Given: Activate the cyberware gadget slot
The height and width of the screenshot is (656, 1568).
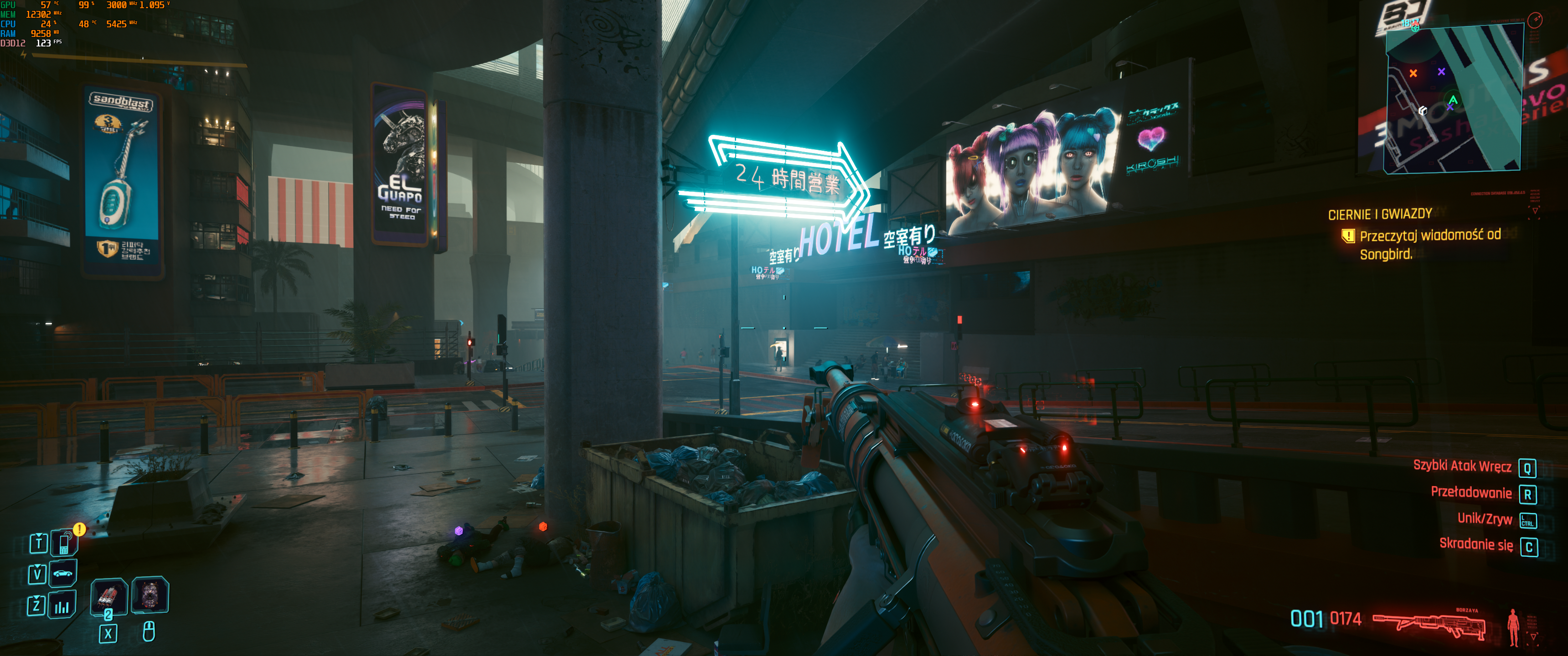Looking at the screenshot, I should click(150, 594).
